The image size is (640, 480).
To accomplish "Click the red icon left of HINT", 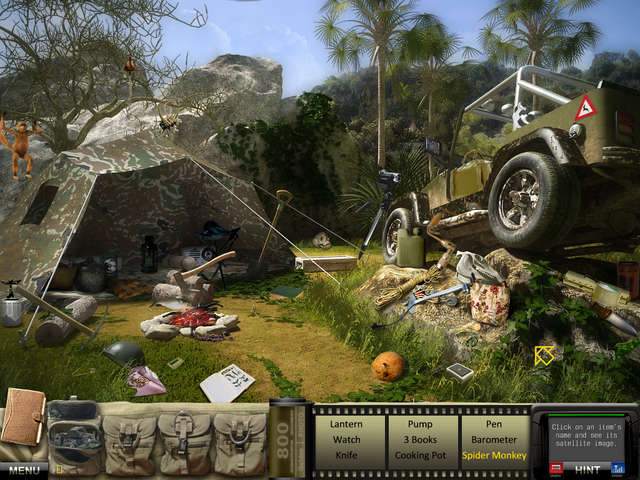I will pyautogui.click(x=557, y=468).
